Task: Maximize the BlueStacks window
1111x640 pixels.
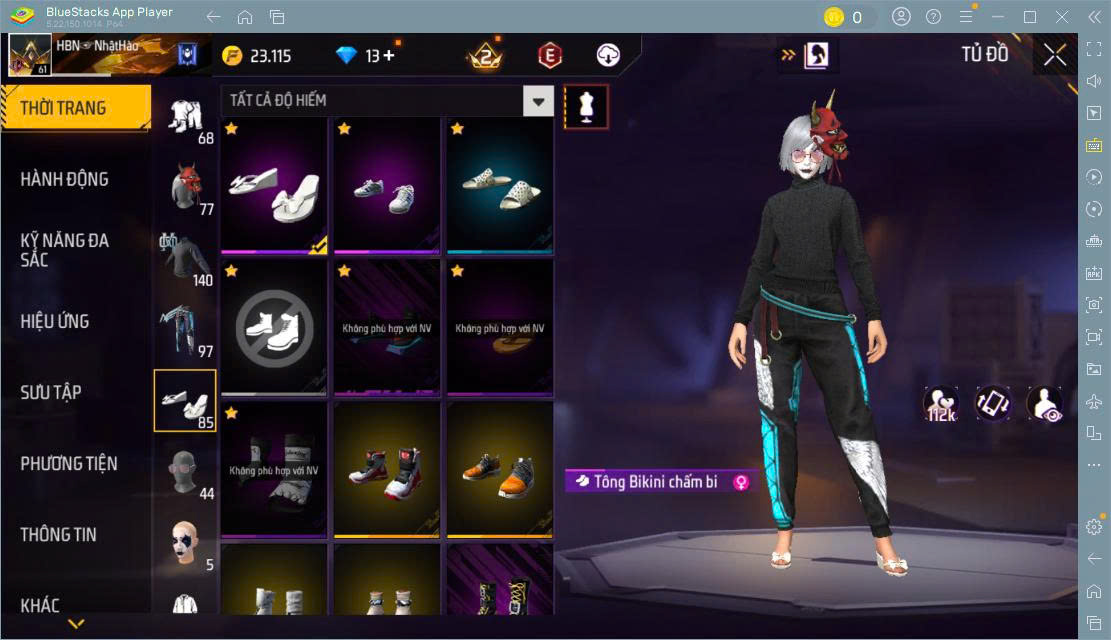Action: tap(1030, 17)
